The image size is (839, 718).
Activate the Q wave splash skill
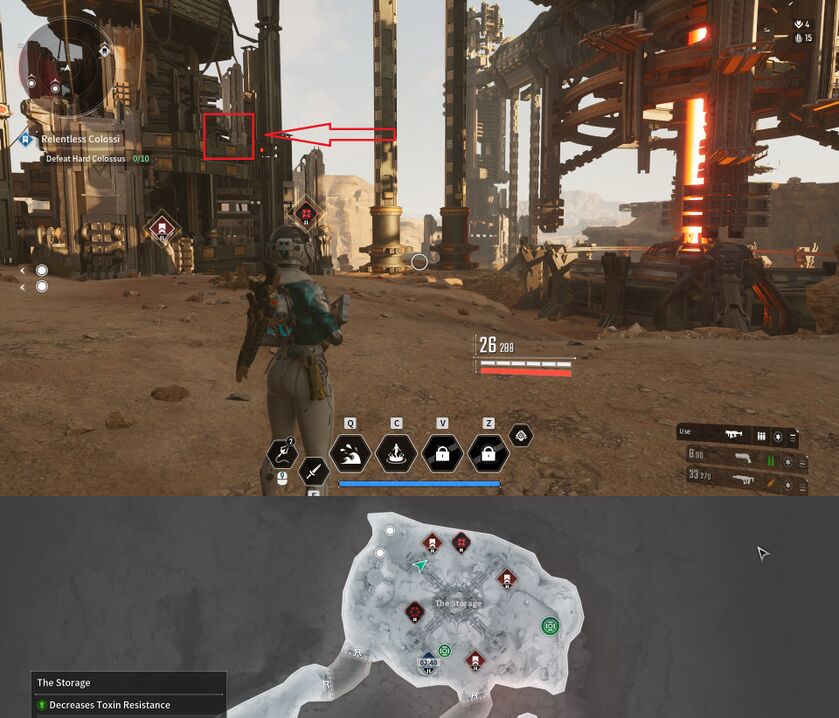click(x=350, y=453)
